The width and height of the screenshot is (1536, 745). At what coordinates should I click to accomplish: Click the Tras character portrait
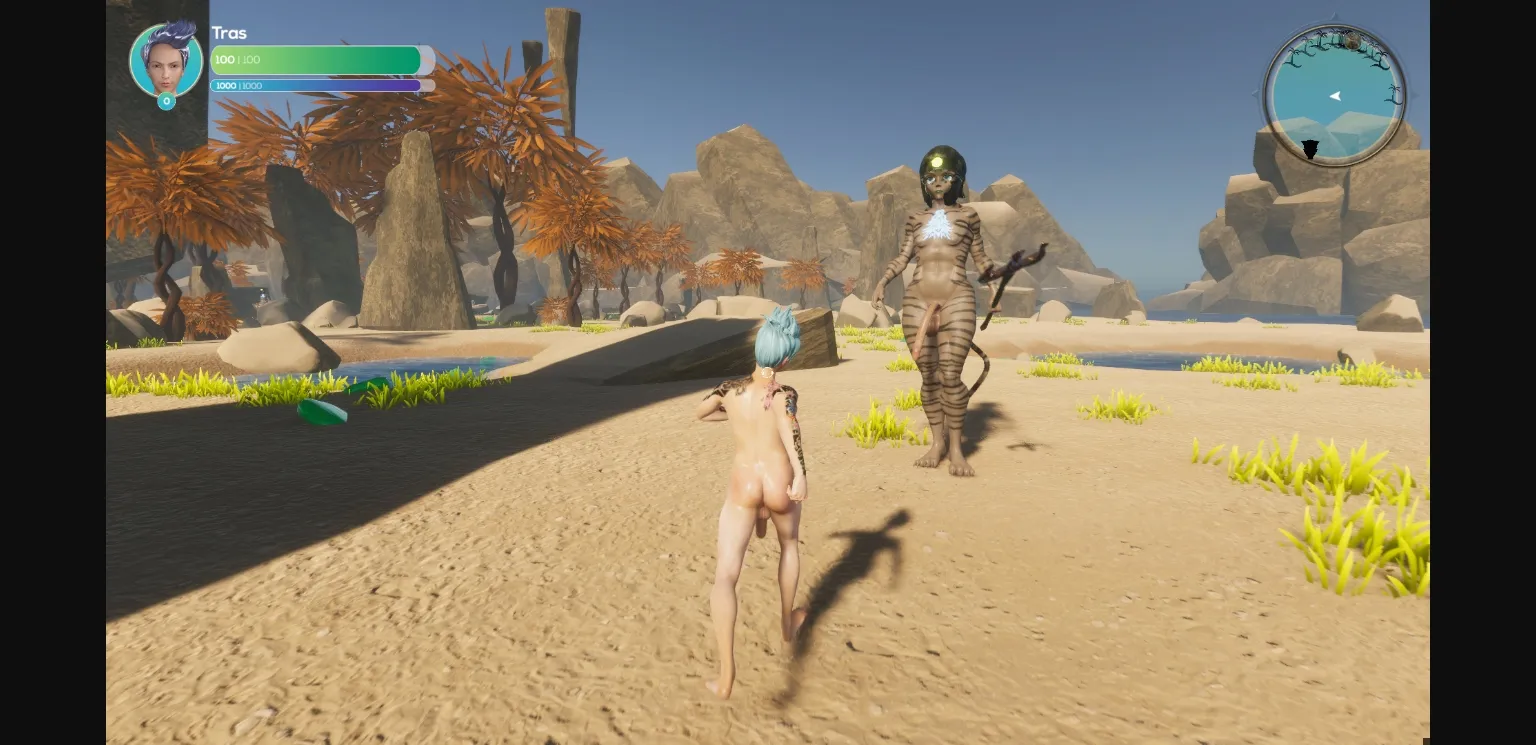[x=166, y=60]
